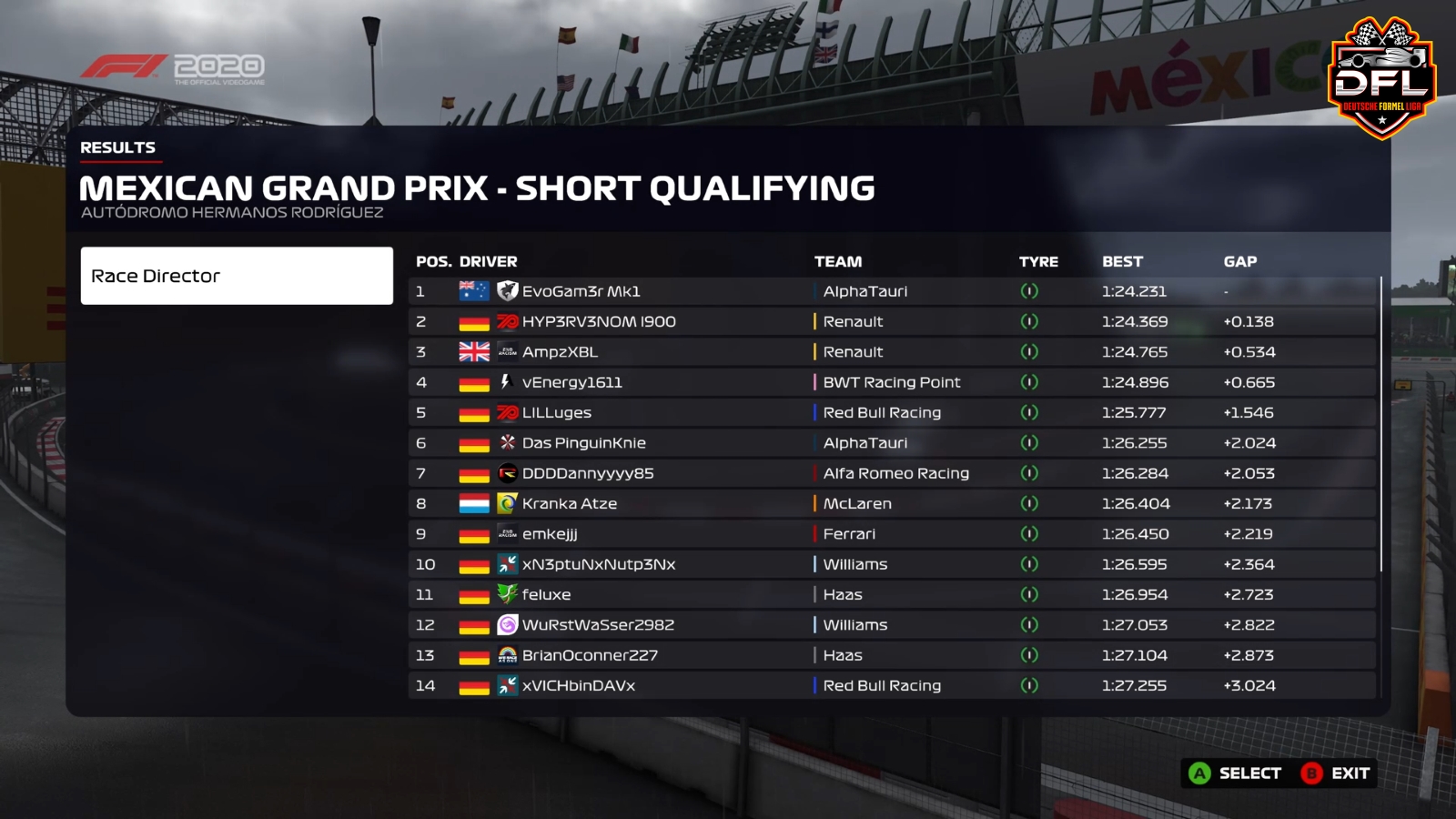Screen dimensions: 1456x819
Task: Choose the xVICHbinDAVx row
Action: point(578,685)
